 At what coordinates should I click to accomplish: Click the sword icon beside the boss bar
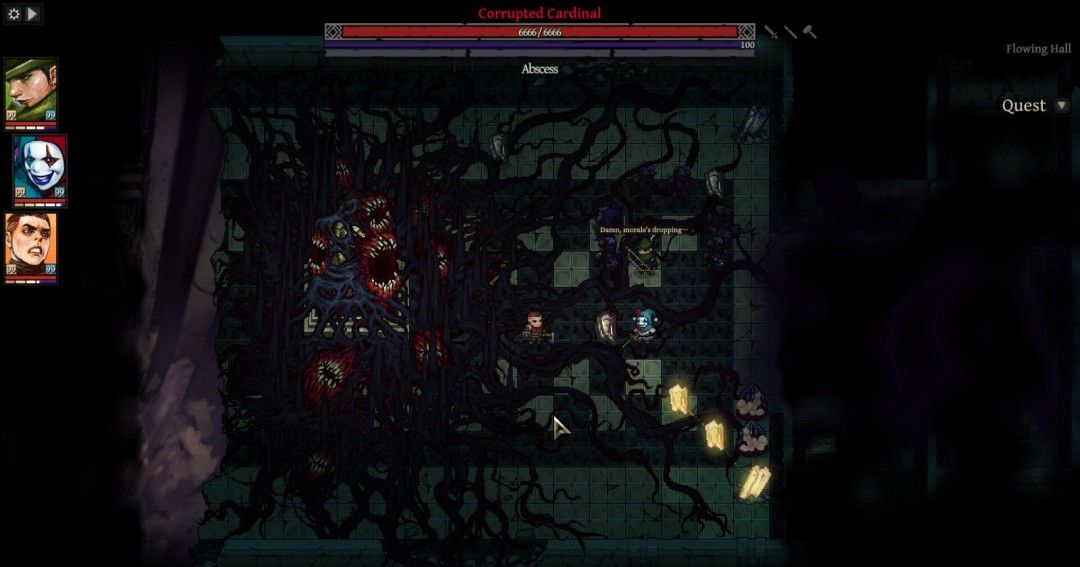(x=771, y=32)
